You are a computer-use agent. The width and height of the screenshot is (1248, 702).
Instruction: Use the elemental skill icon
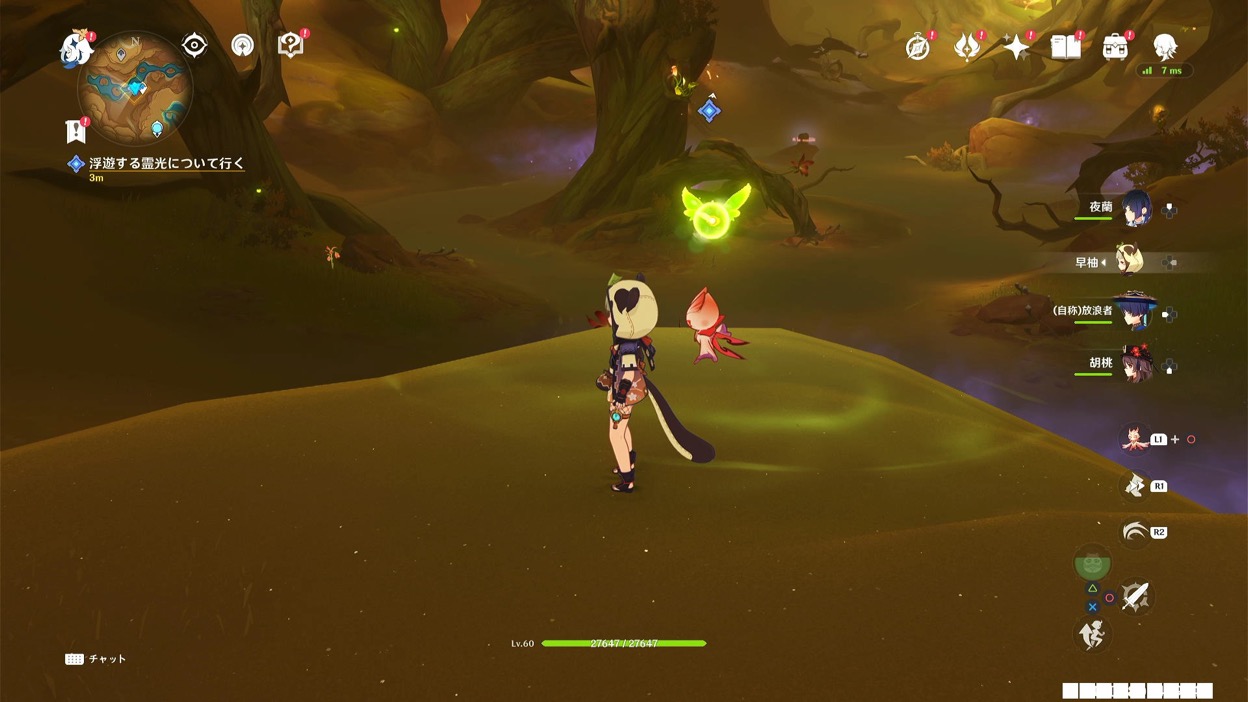point(1134,485)
